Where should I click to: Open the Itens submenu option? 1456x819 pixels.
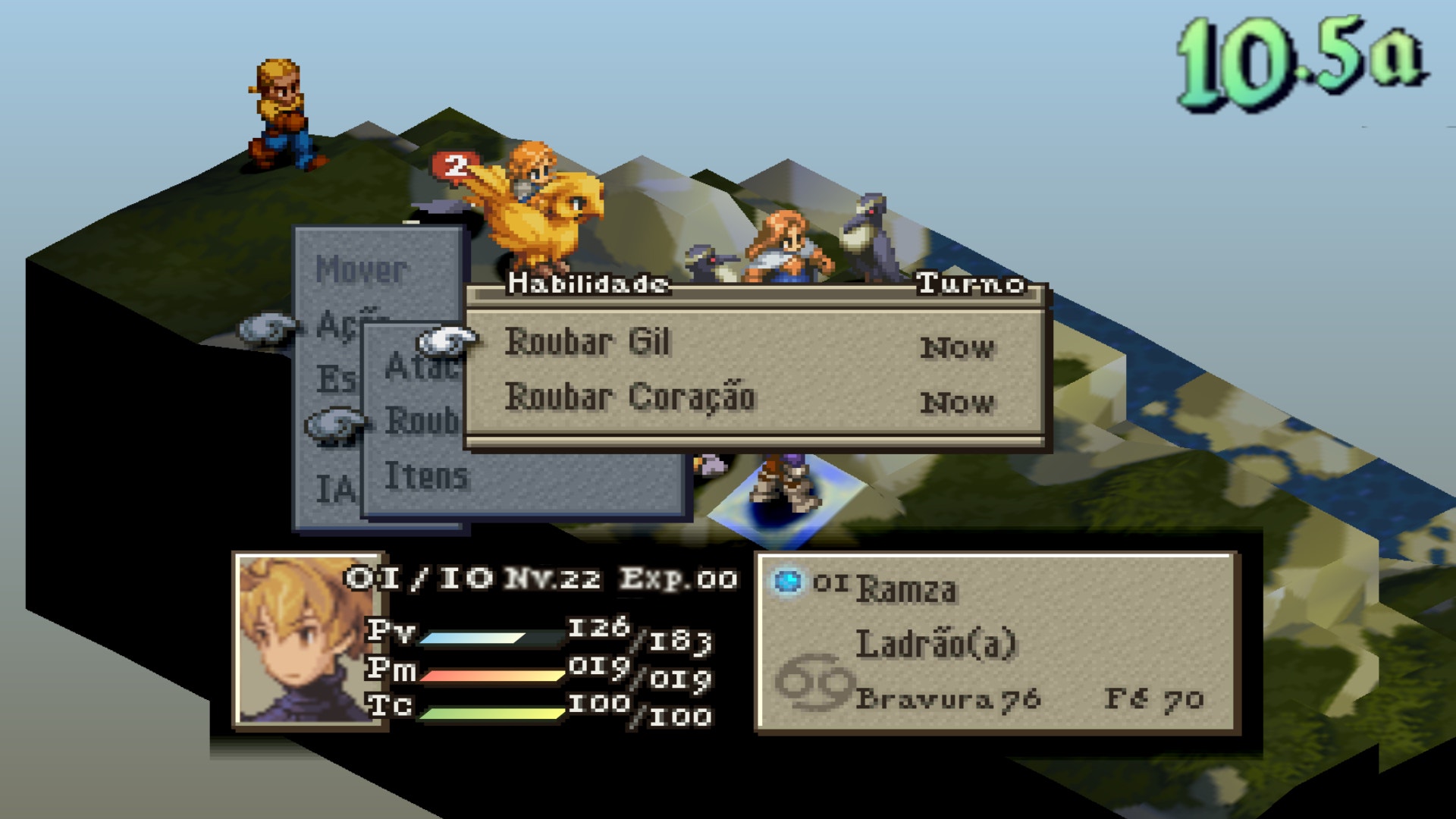tap(426, 476)
